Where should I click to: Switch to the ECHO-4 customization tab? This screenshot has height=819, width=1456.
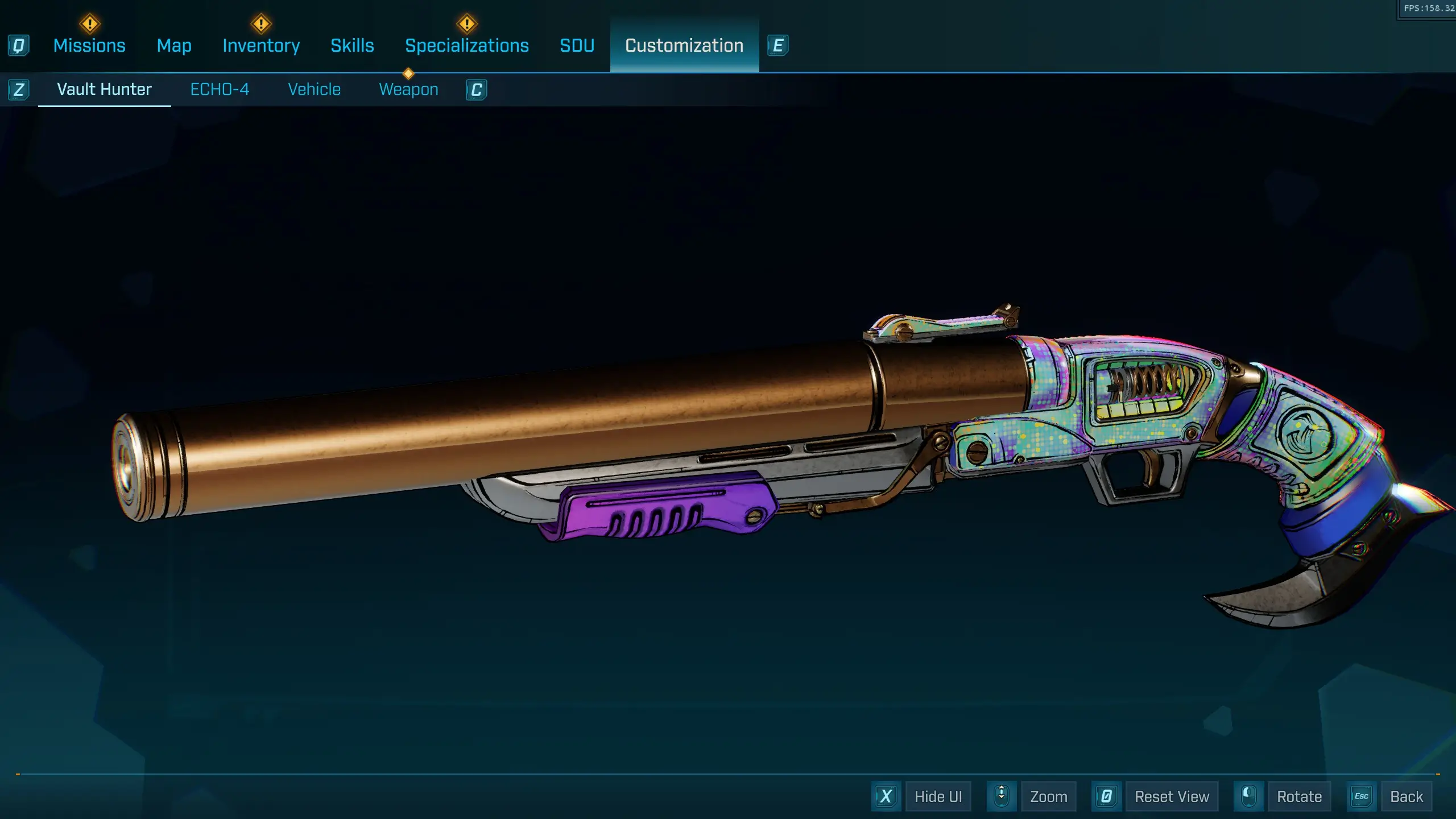click(x=221, y=89)
